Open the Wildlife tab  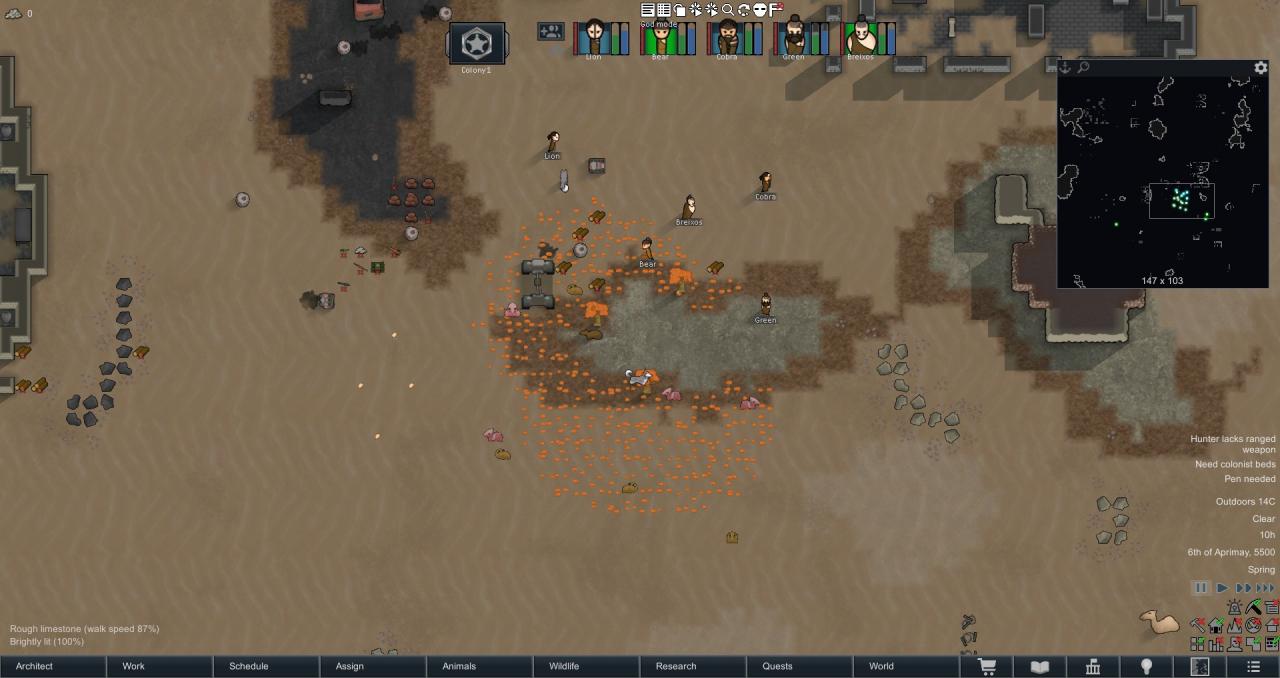click(x=564, y=666)
